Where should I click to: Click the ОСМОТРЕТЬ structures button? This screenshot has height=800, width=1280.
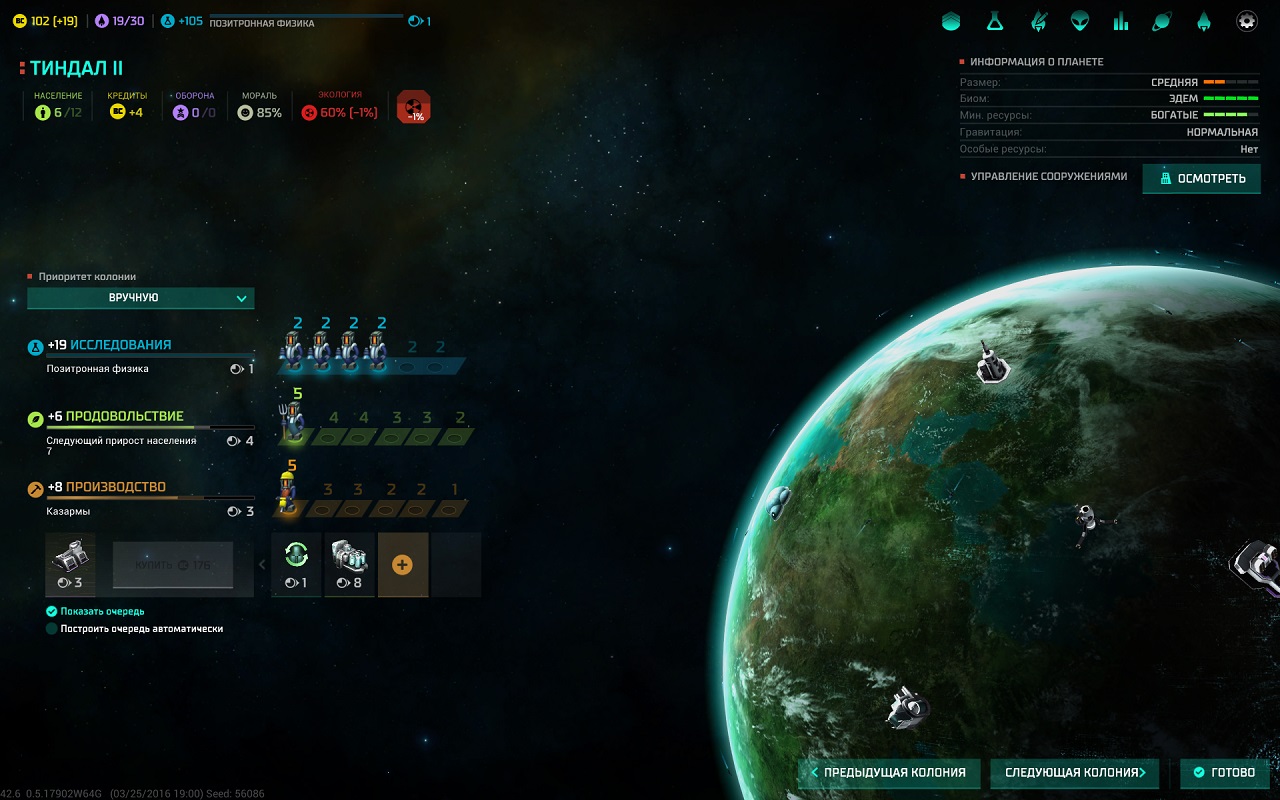[1201, 179]
